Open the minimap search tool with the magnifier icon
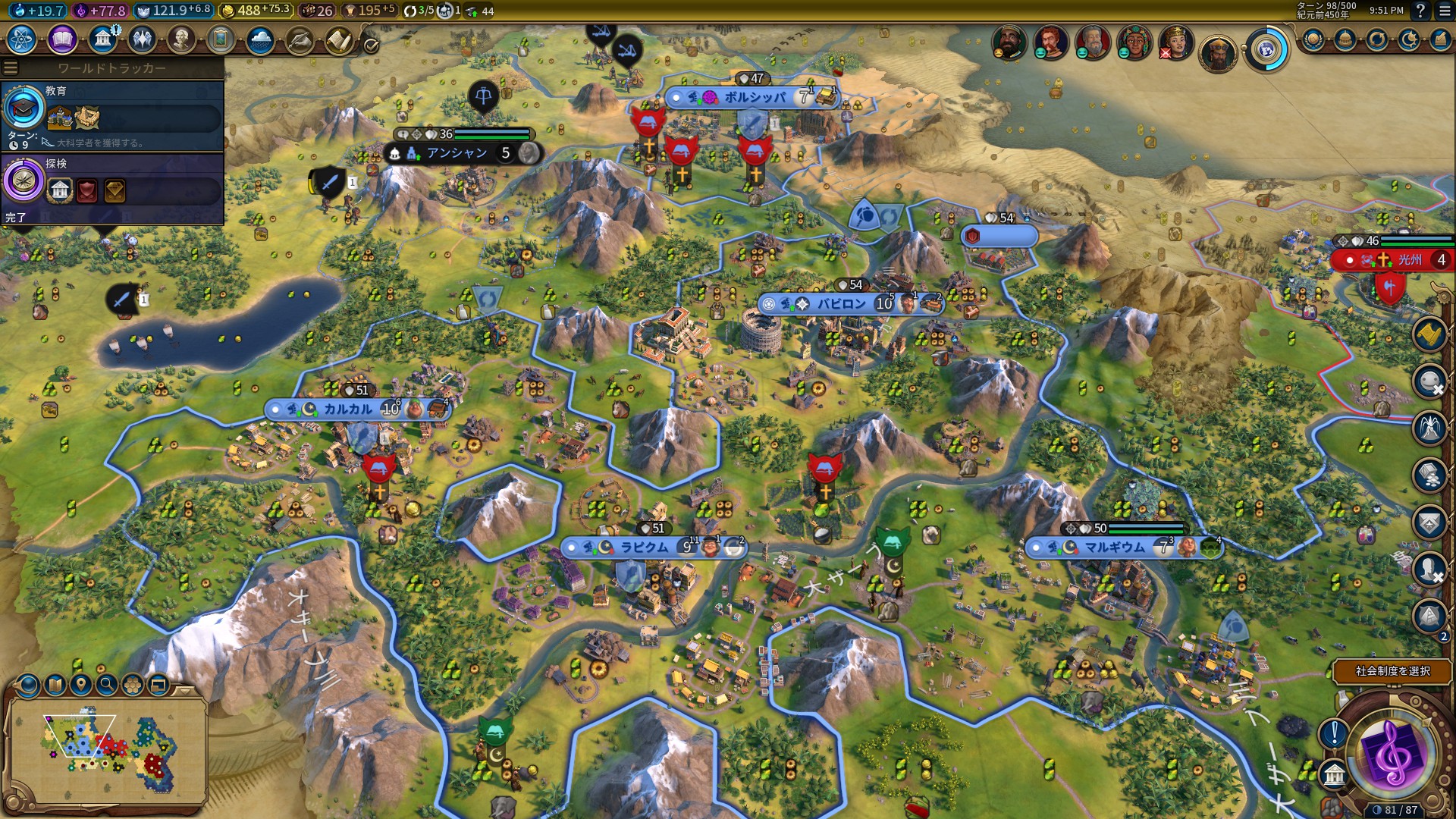 [107, 686]
